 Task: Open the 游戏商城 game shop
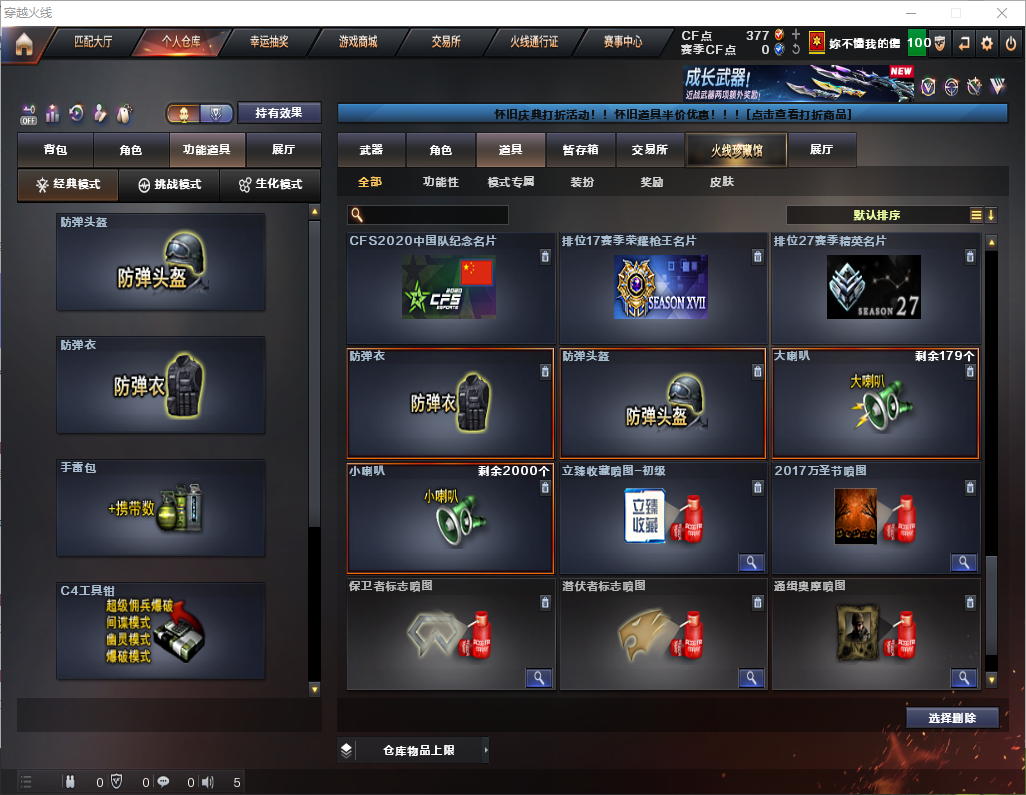358,43
